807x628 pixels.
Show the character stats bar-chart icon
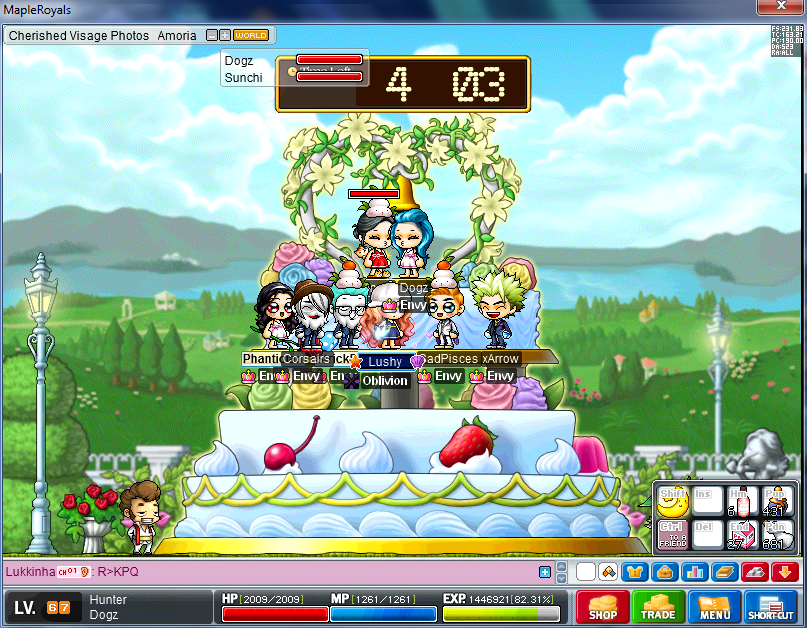[x=697, y=572]
